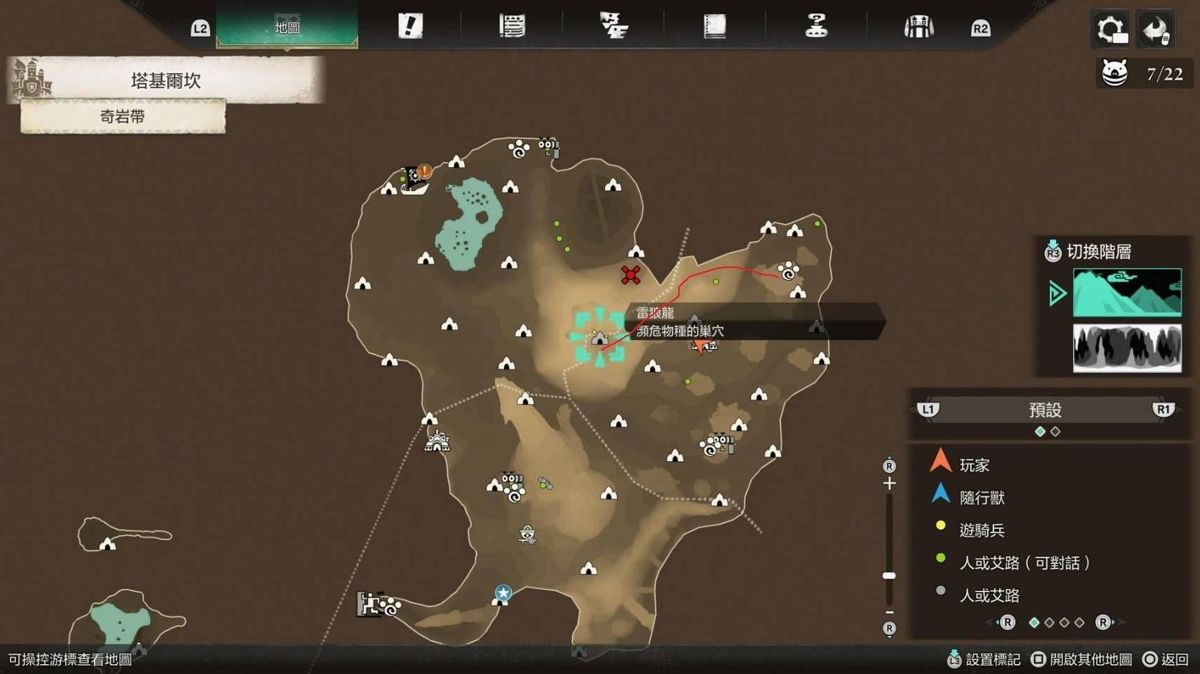The width and height of the screenshot is (1200, 674).
Task: Select the blue star marker on the map
Action: click(x=502, y=594)
